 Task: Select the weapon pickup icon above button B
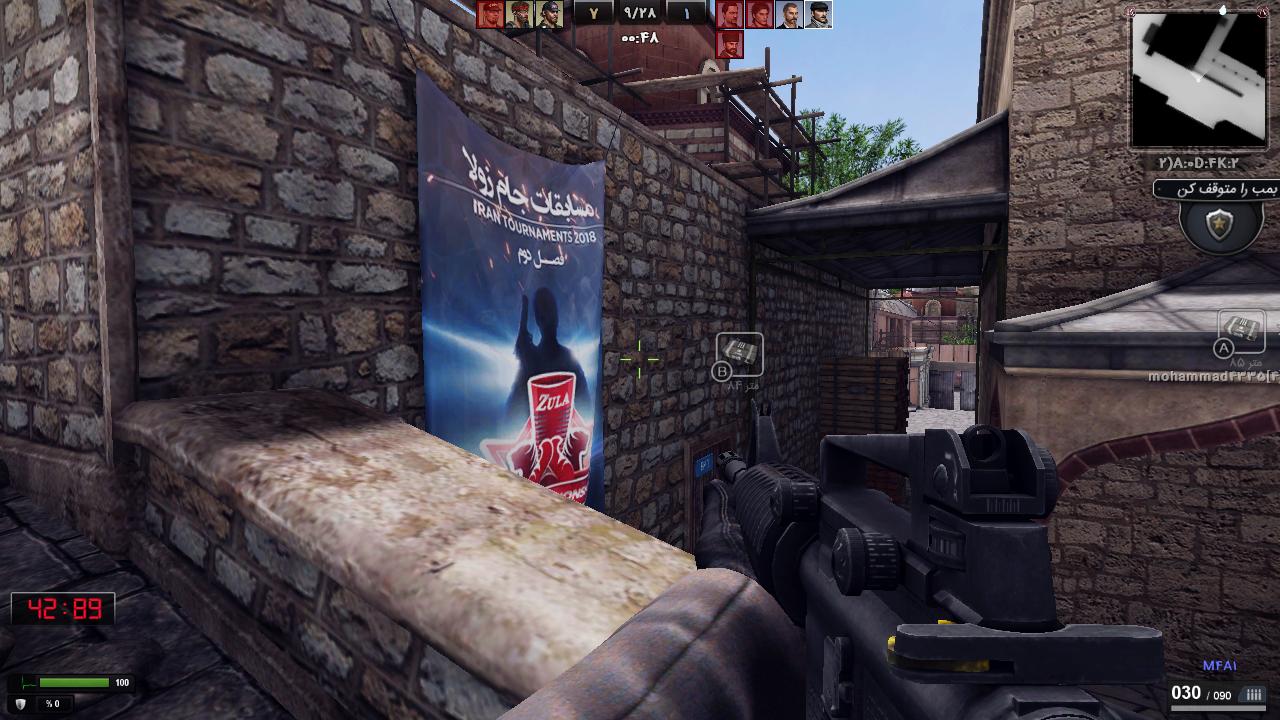tap(741, 352)
